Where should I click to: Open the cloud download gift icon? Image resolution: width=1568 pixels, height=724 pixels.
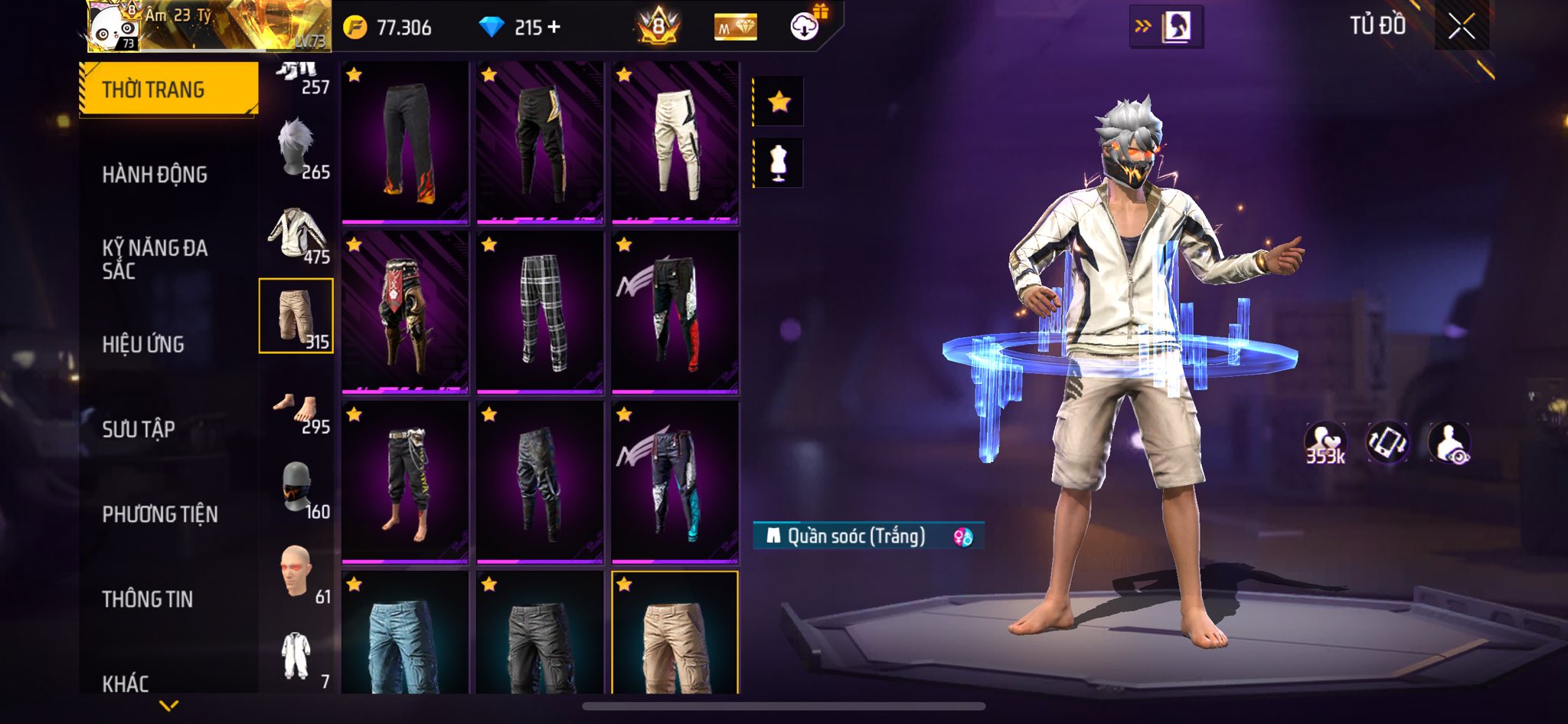[805, 26]
